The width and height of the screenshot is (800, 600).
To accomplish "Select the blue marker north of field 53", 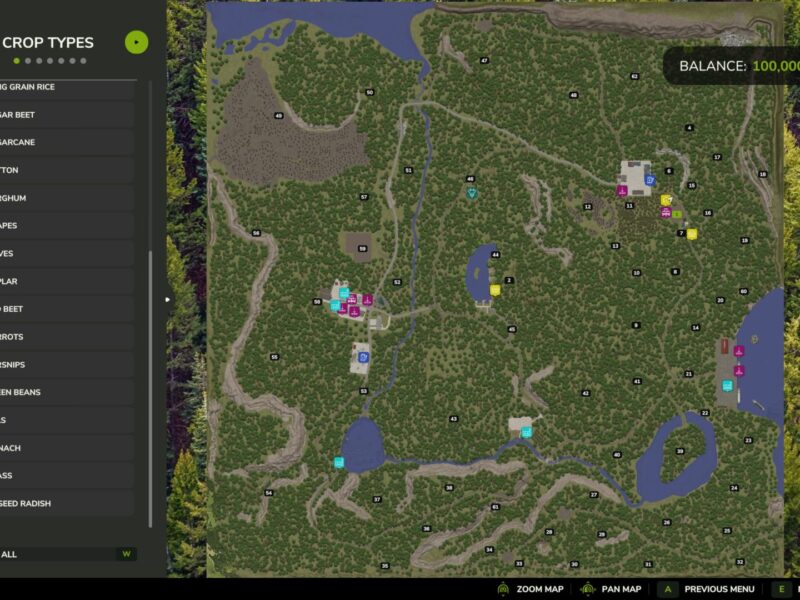I will coord(363,356).
